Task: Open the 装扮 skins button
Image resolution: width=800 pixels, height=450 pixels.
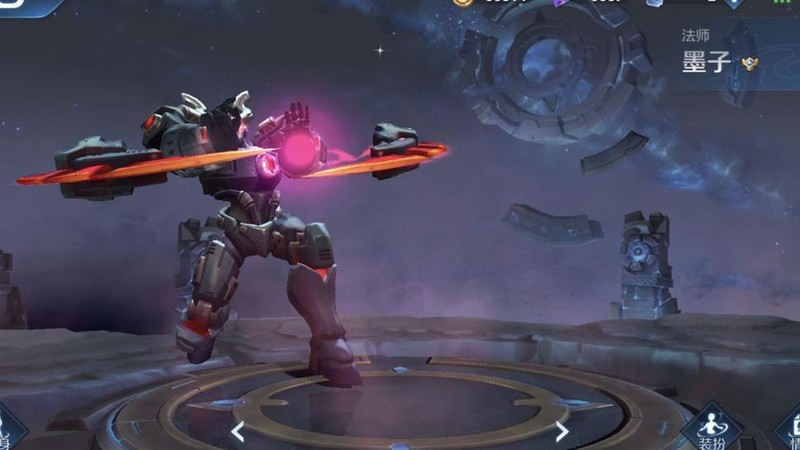Action: (x=712, y=430)
